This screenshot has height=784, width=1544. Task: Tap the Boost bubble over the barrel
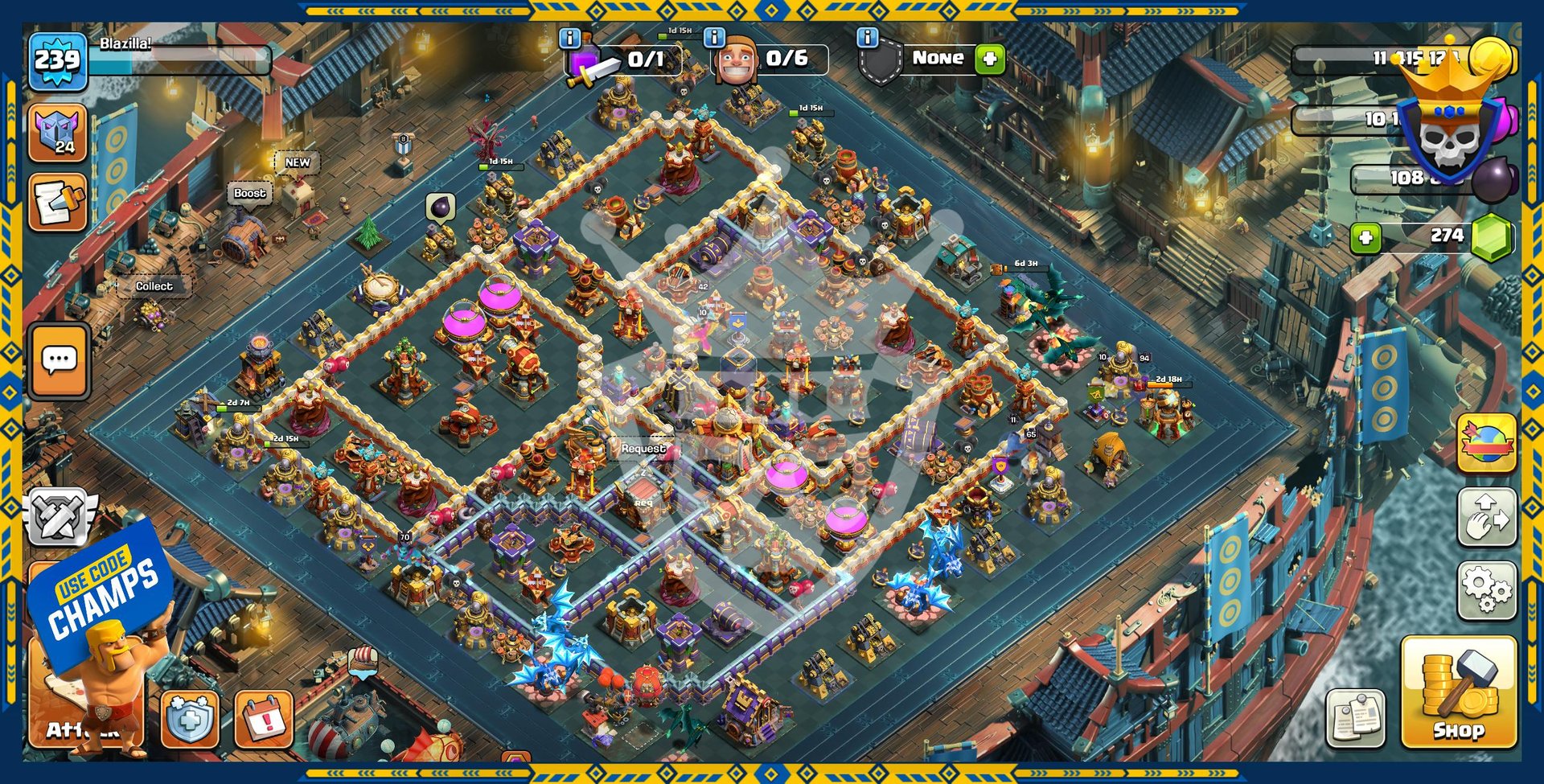249,194
